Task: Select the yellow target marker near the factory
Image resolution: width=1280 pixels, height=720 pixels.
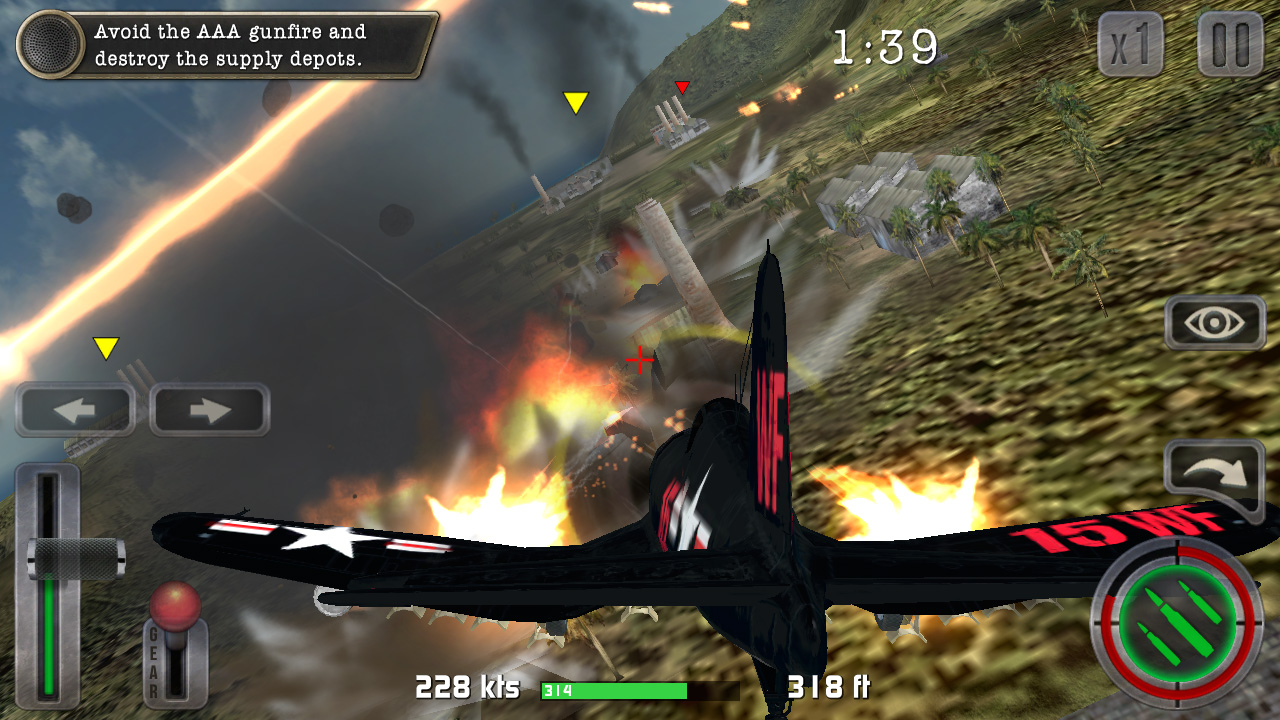Action: click(575, 102)
